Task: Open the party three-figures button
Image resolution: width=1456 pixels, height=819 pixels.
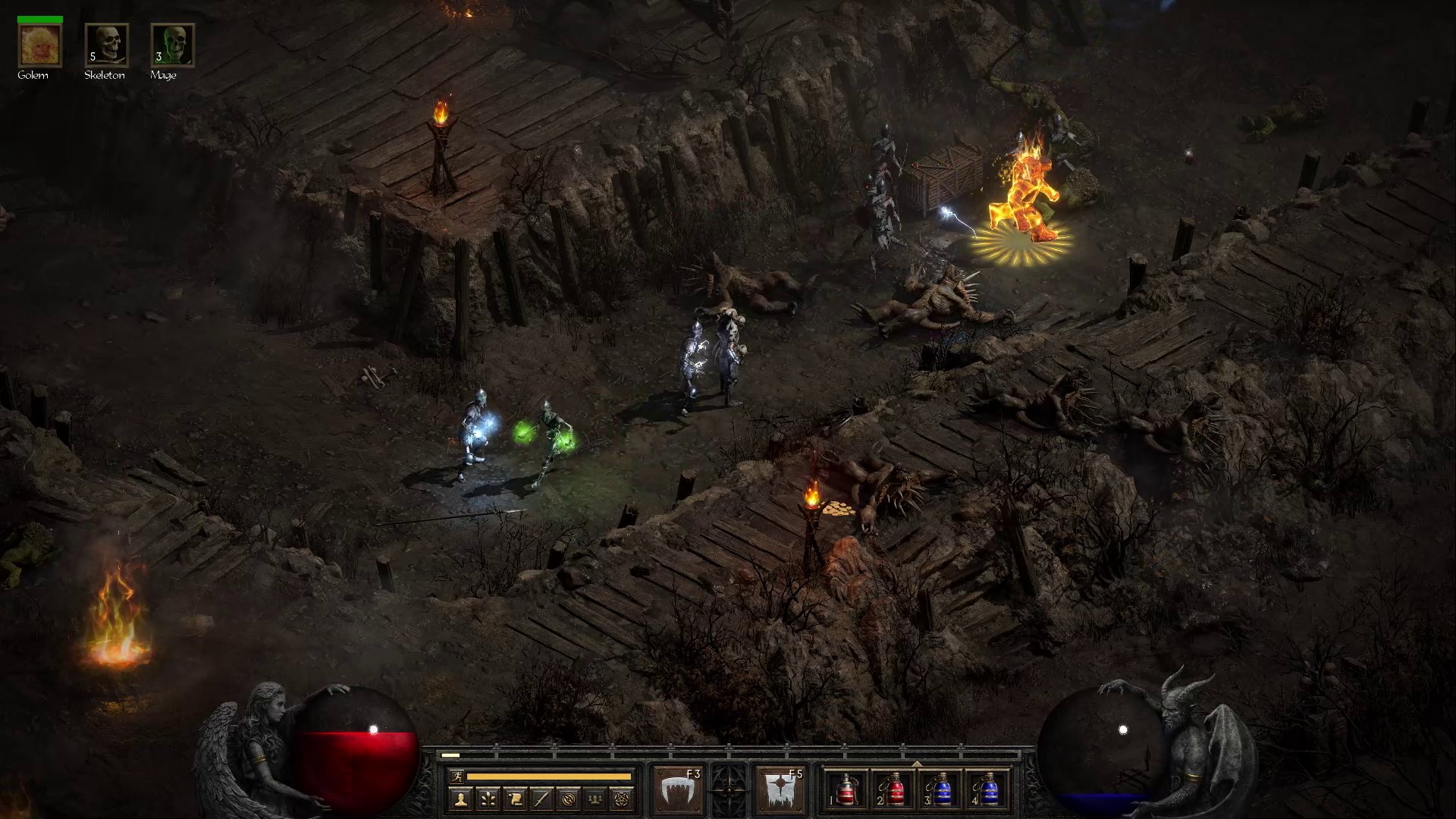Action: (596, 799)
